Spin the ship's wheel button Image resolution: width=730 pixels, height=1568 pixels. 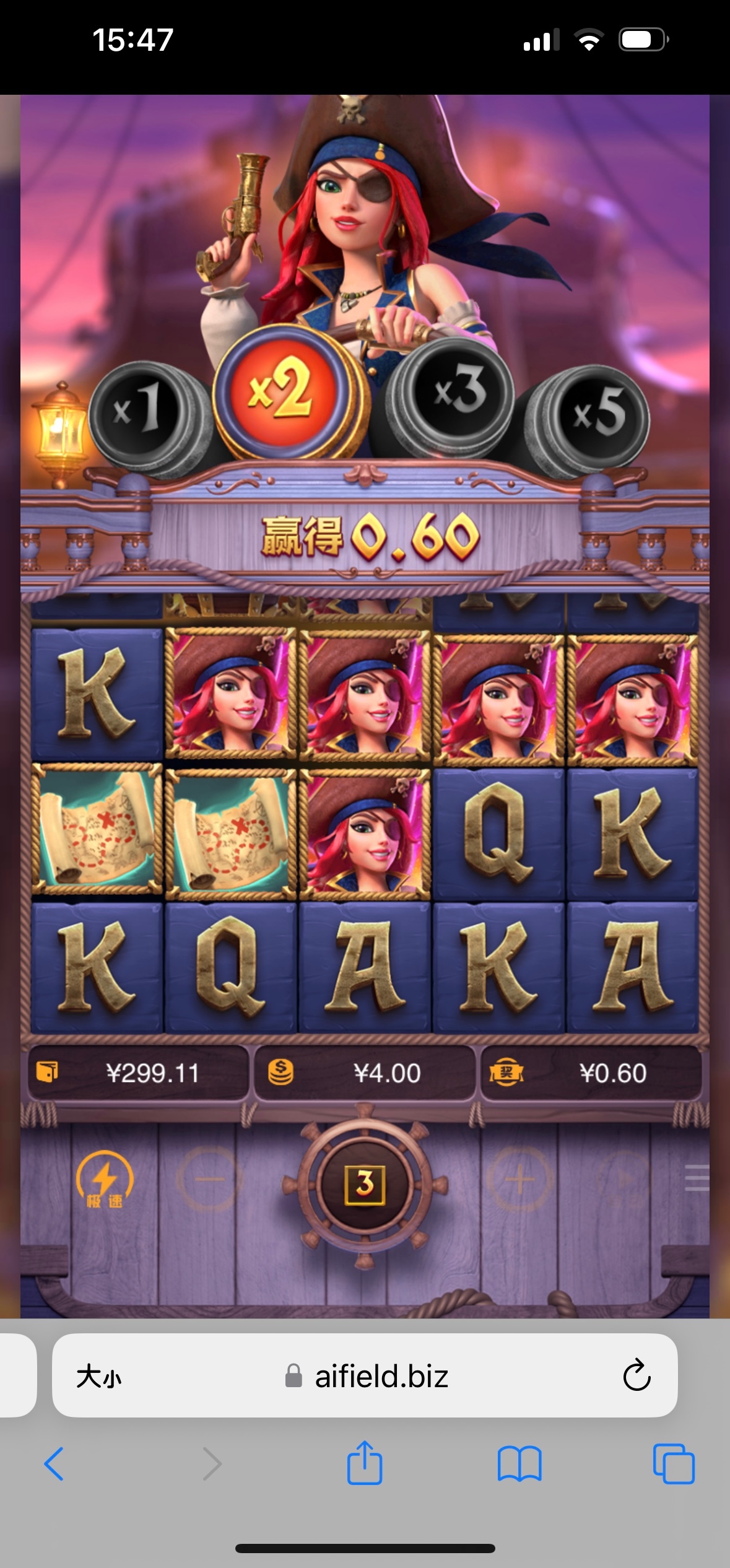[365, 1183]
